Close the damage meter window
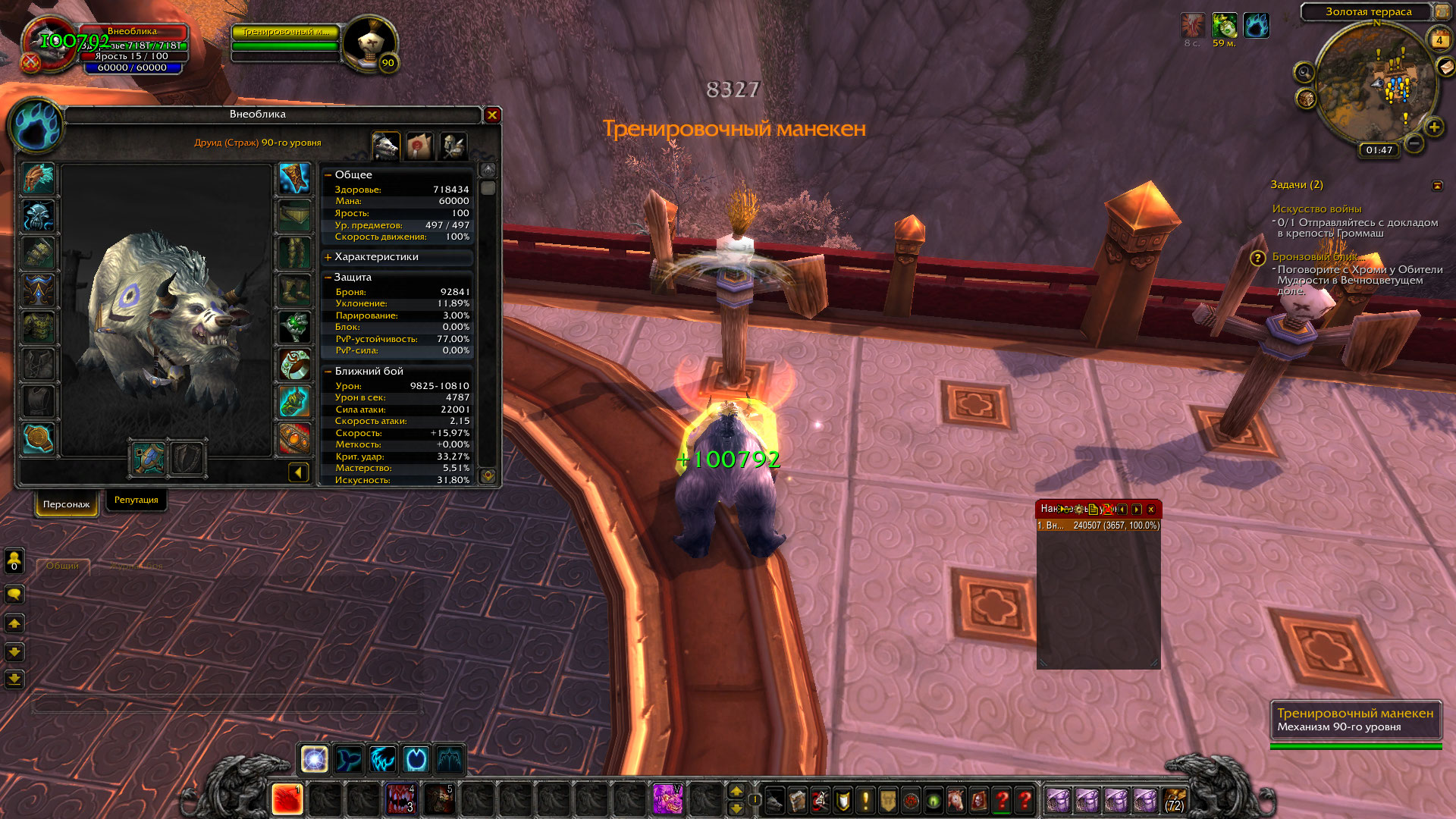The image size is (1456, 819). click(x=1150, y=510)
